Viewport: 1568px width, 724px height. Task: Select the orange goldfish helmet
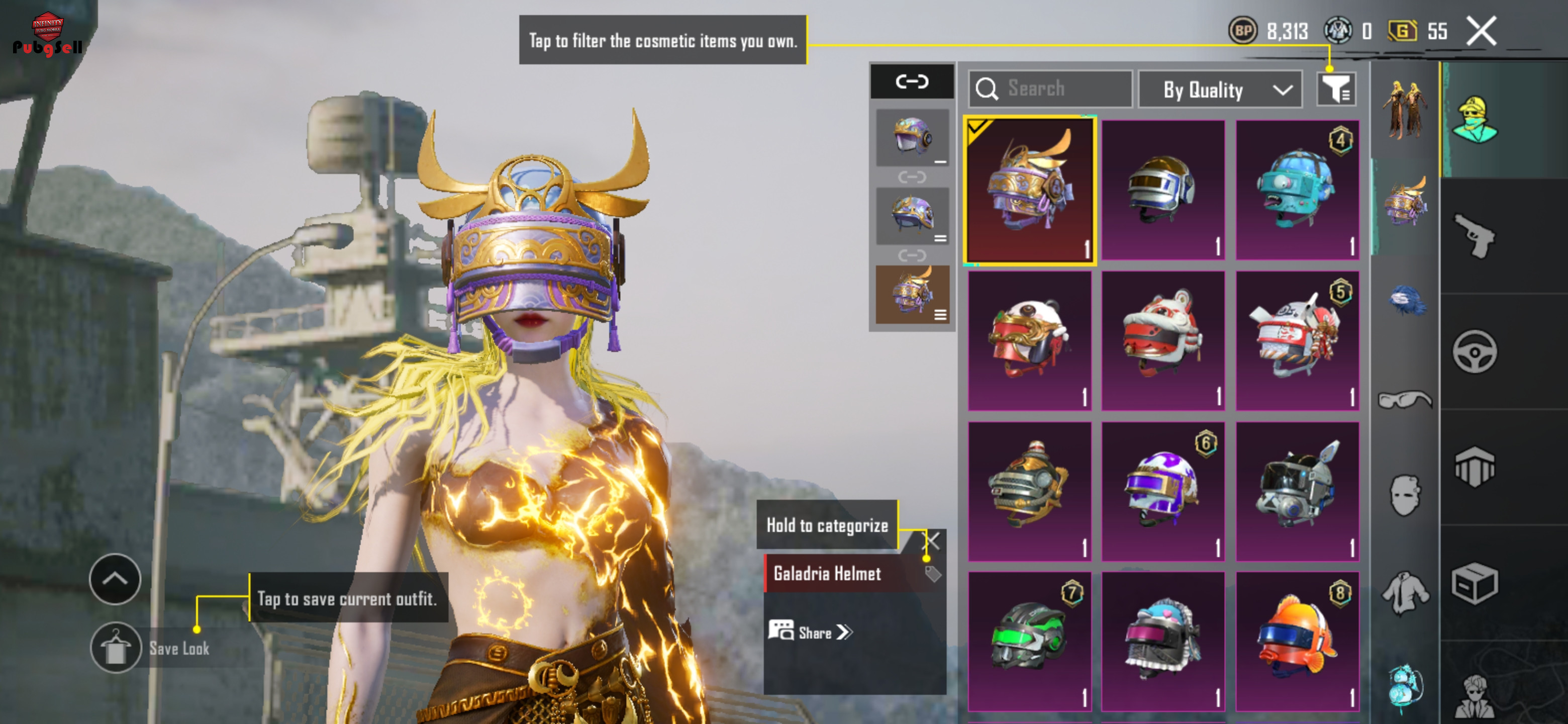(1297, 641)
